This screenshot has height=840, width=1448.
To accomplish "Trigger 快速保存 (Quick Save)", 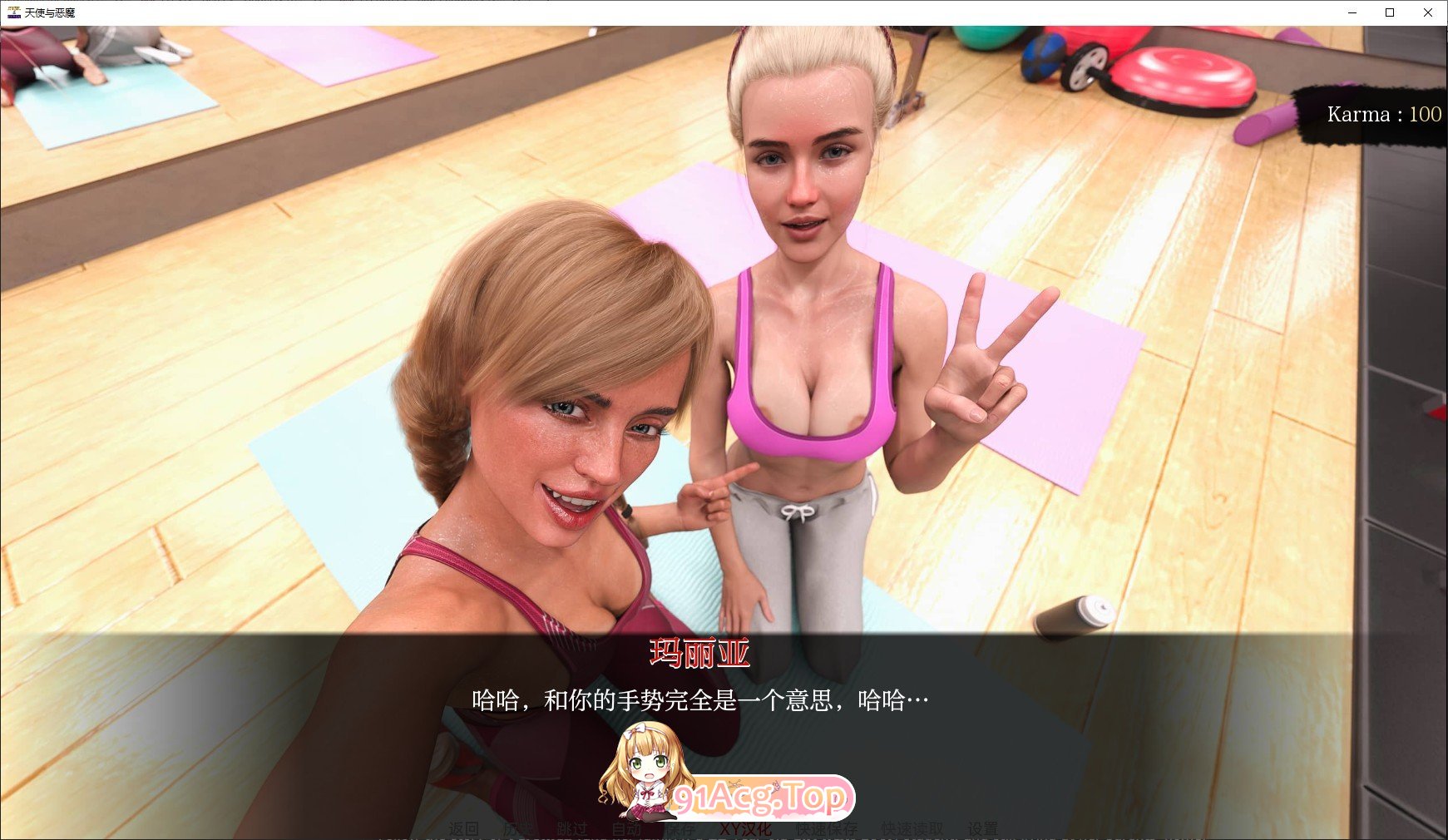I will 828,828.
